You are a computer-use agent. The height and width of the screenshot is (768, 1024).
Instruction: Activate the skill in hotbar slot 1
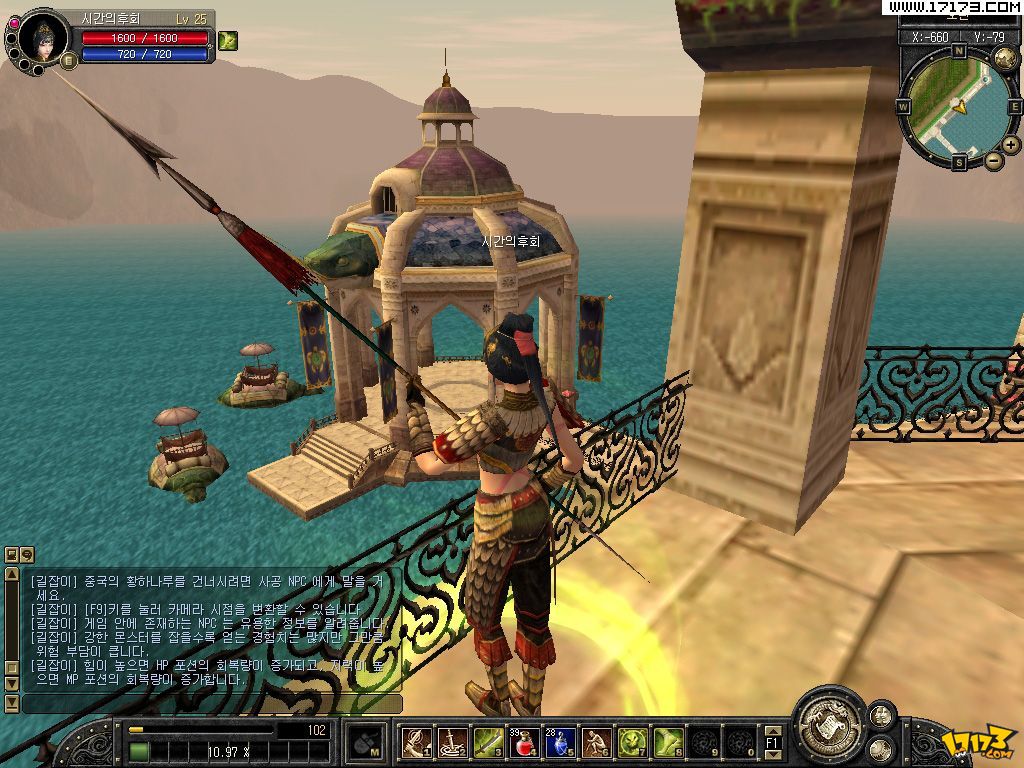(x=416, y=742)
